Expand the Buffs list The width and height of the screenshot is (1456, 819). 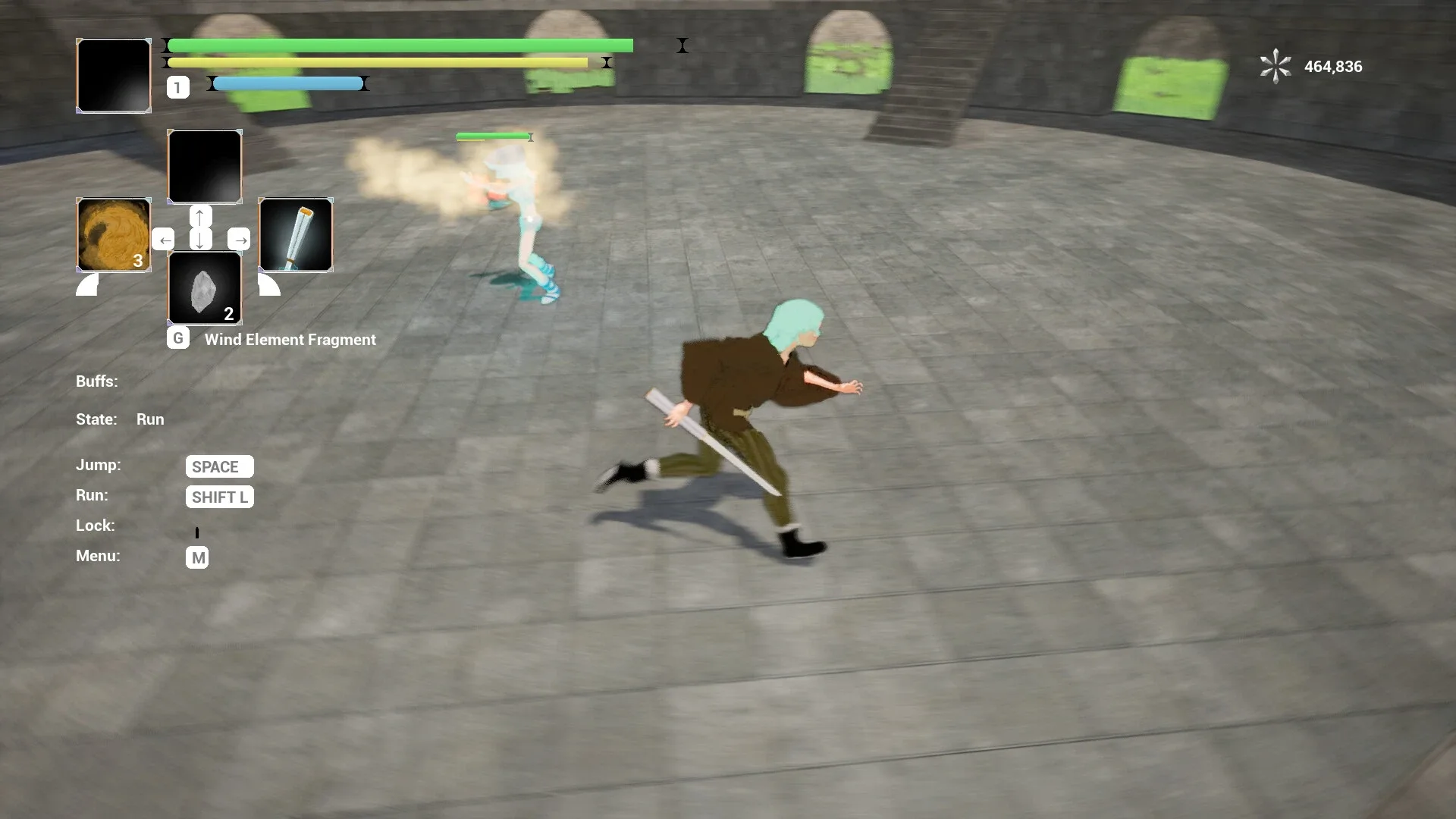pyautogui.click(x=96, y=381)
